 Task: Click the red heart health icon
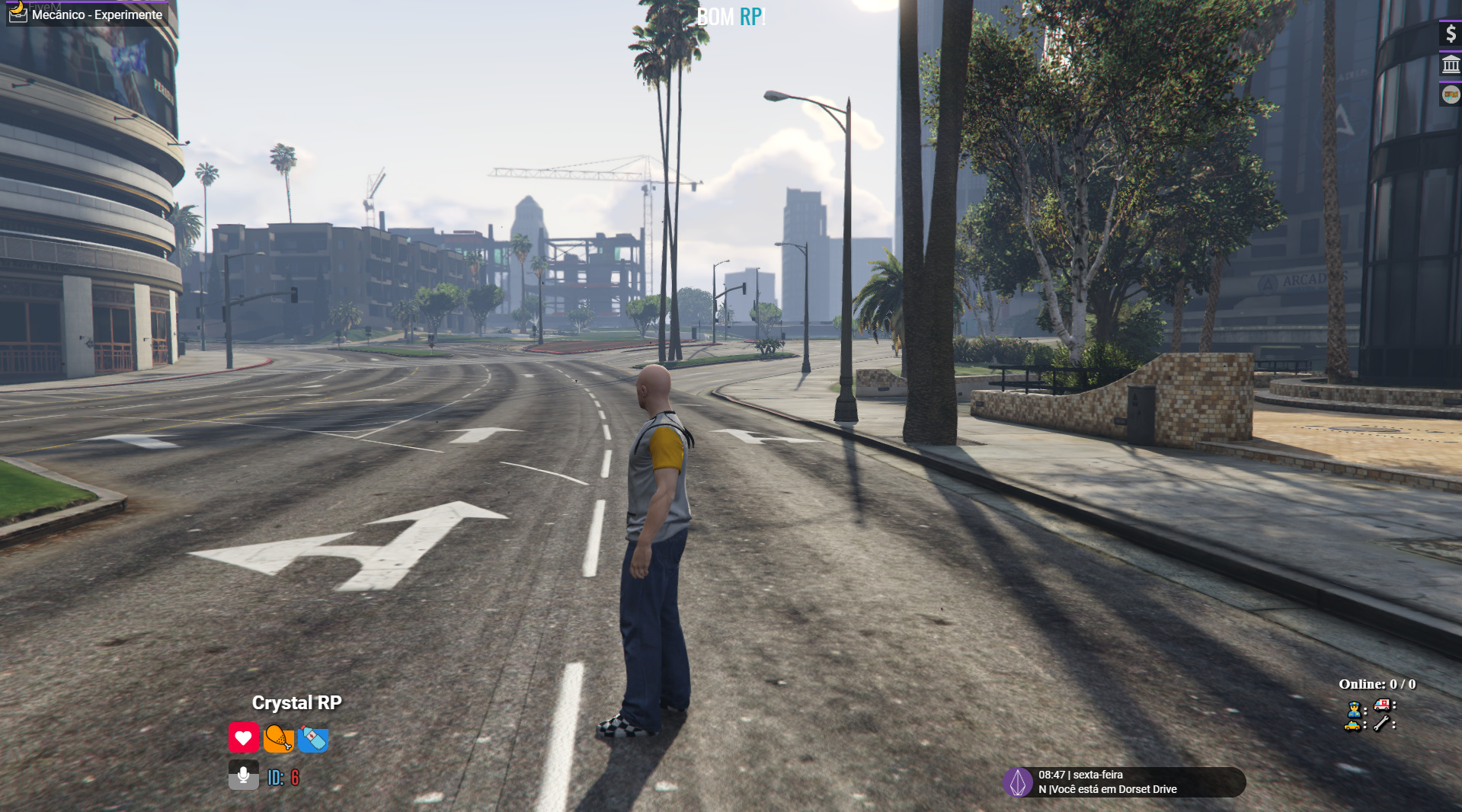[243, 737]
